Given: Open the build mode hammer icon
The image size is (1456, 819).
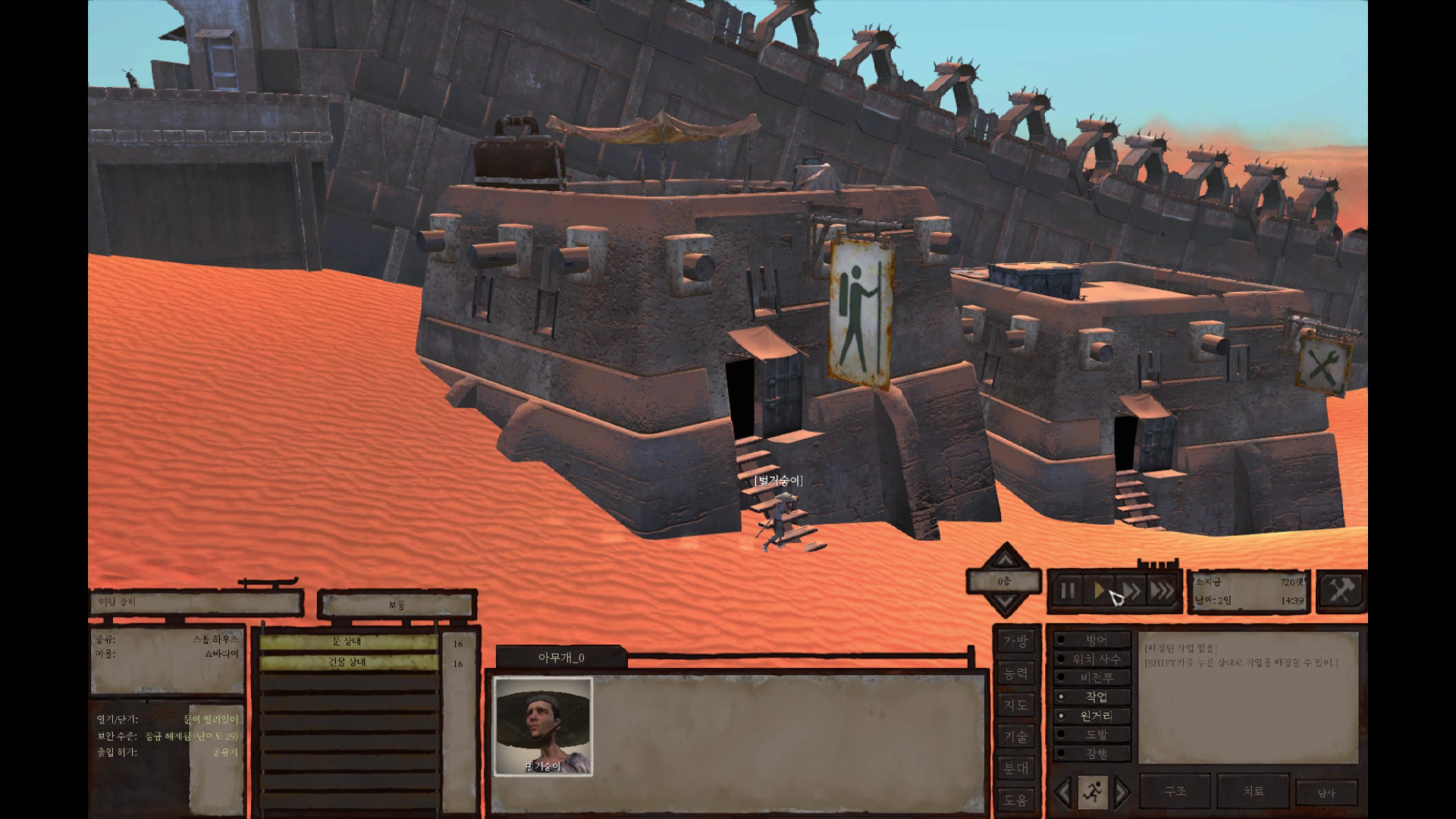Looking at the screenshot, I should click(1341, 590).
